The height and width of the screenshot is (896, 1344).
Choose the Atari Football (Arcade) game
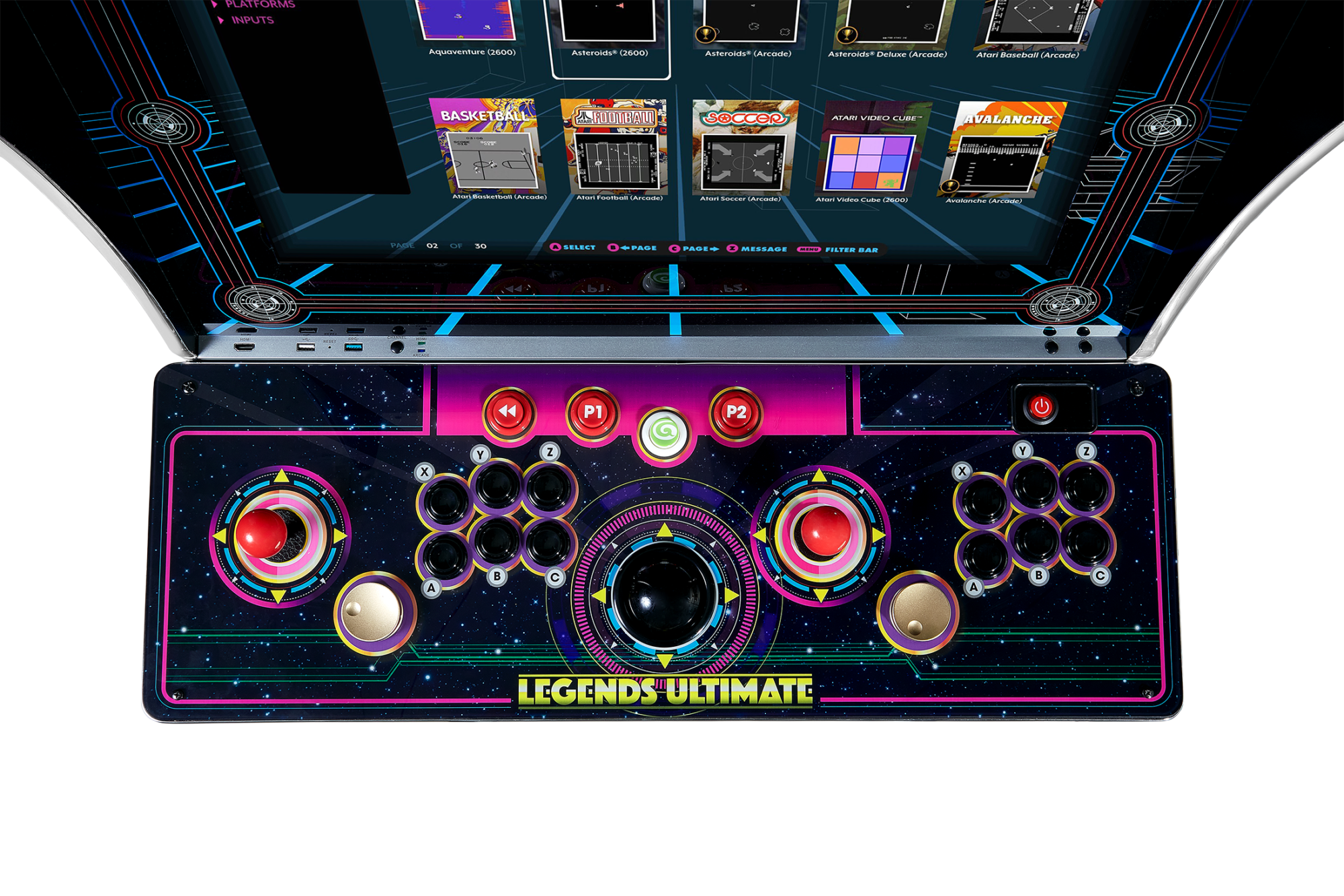pos(615,146)
